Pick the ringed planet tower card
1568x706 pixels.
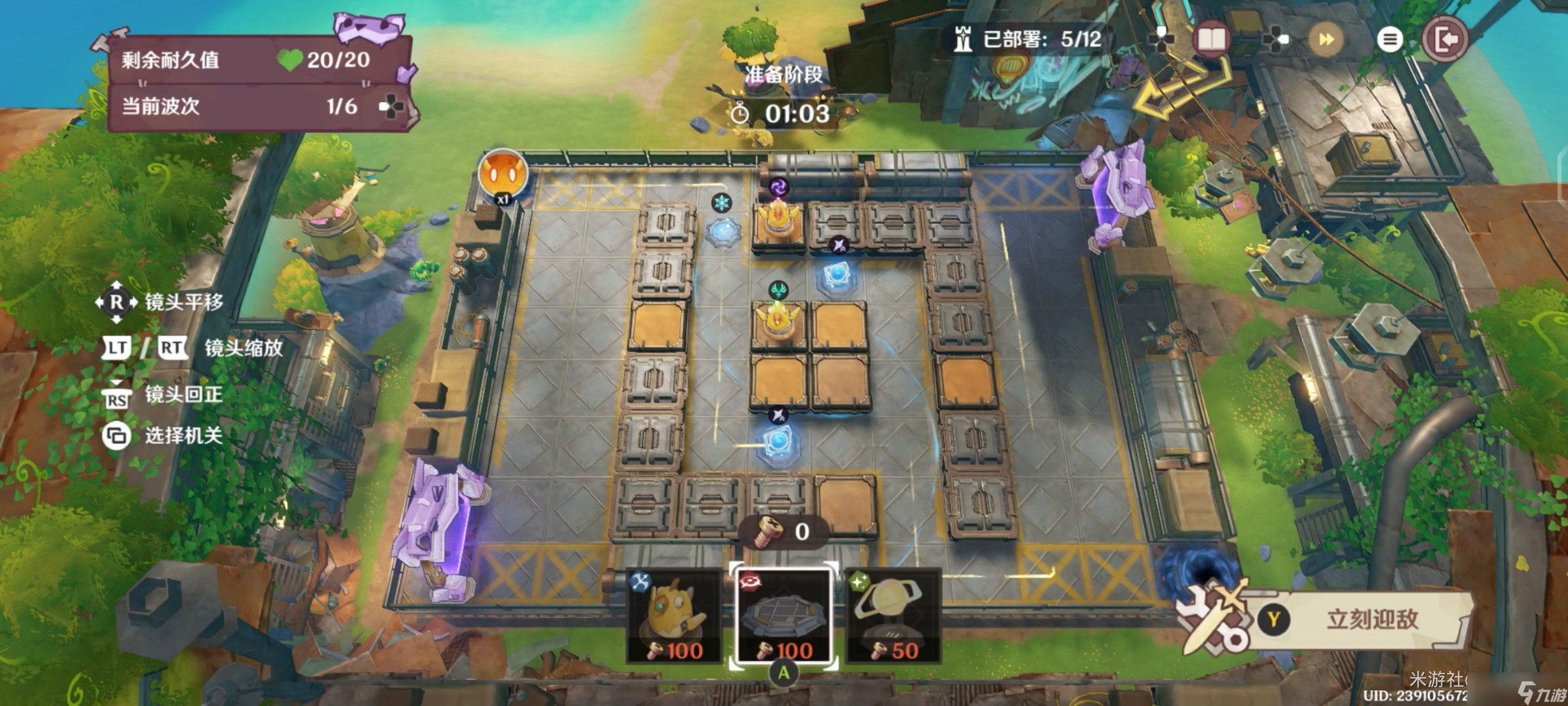coord(894,616)
